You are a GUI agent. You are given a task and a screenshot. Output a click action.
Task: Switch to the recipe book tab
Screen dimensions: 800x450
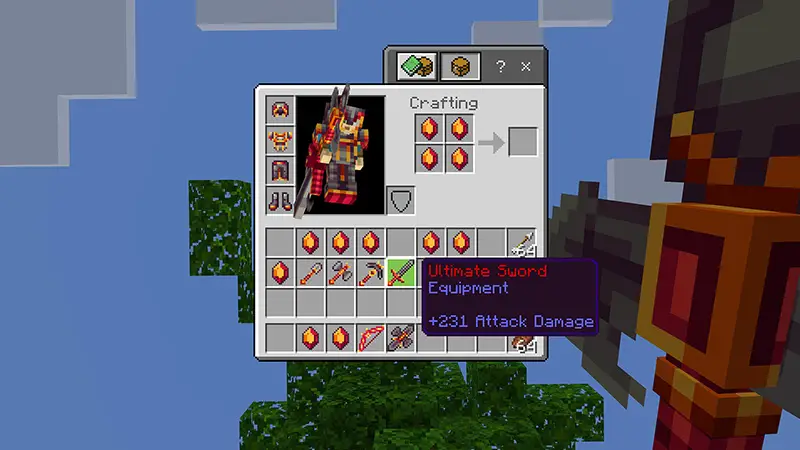point(412,67)
